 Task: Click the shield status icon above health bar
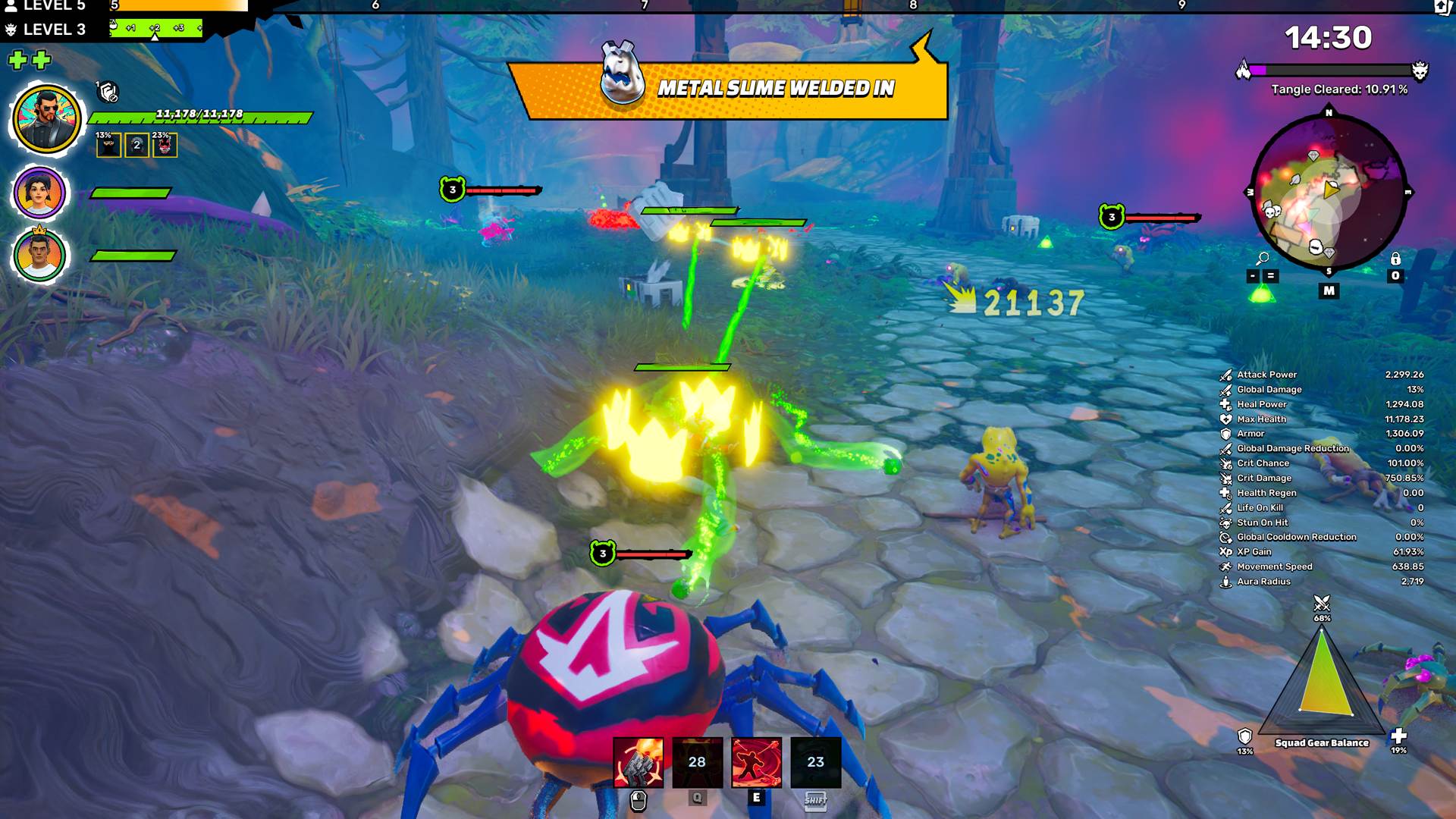(x=108, y=93)
